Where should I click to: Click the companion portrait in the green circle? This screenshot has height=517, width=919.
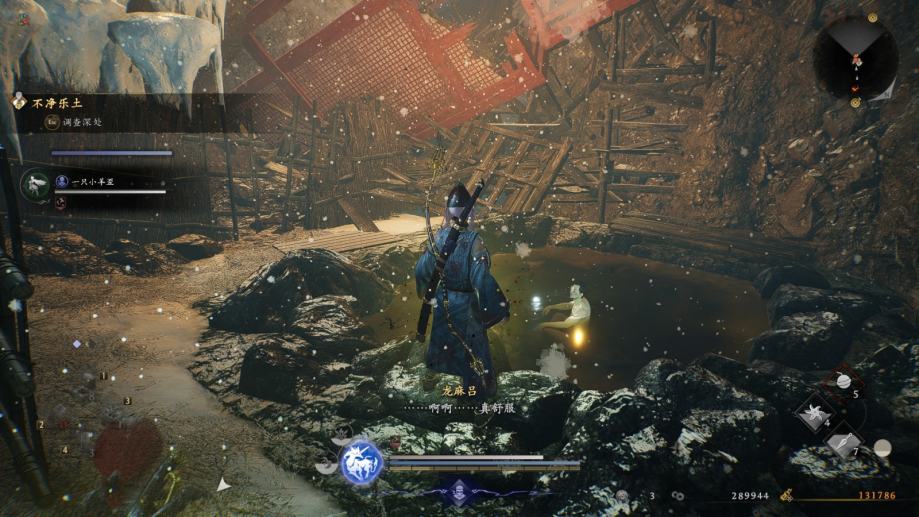(36, 184)
